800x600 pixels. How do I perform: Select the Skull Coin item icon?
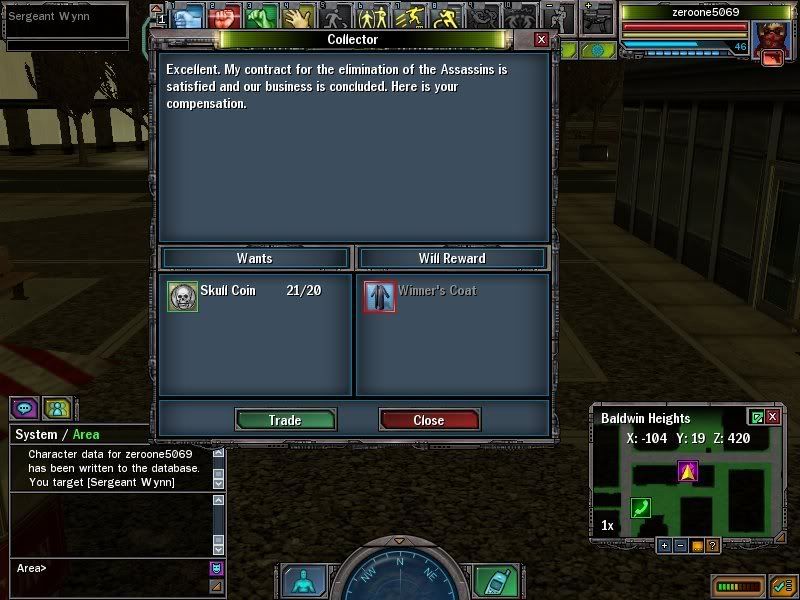point(182,296)
